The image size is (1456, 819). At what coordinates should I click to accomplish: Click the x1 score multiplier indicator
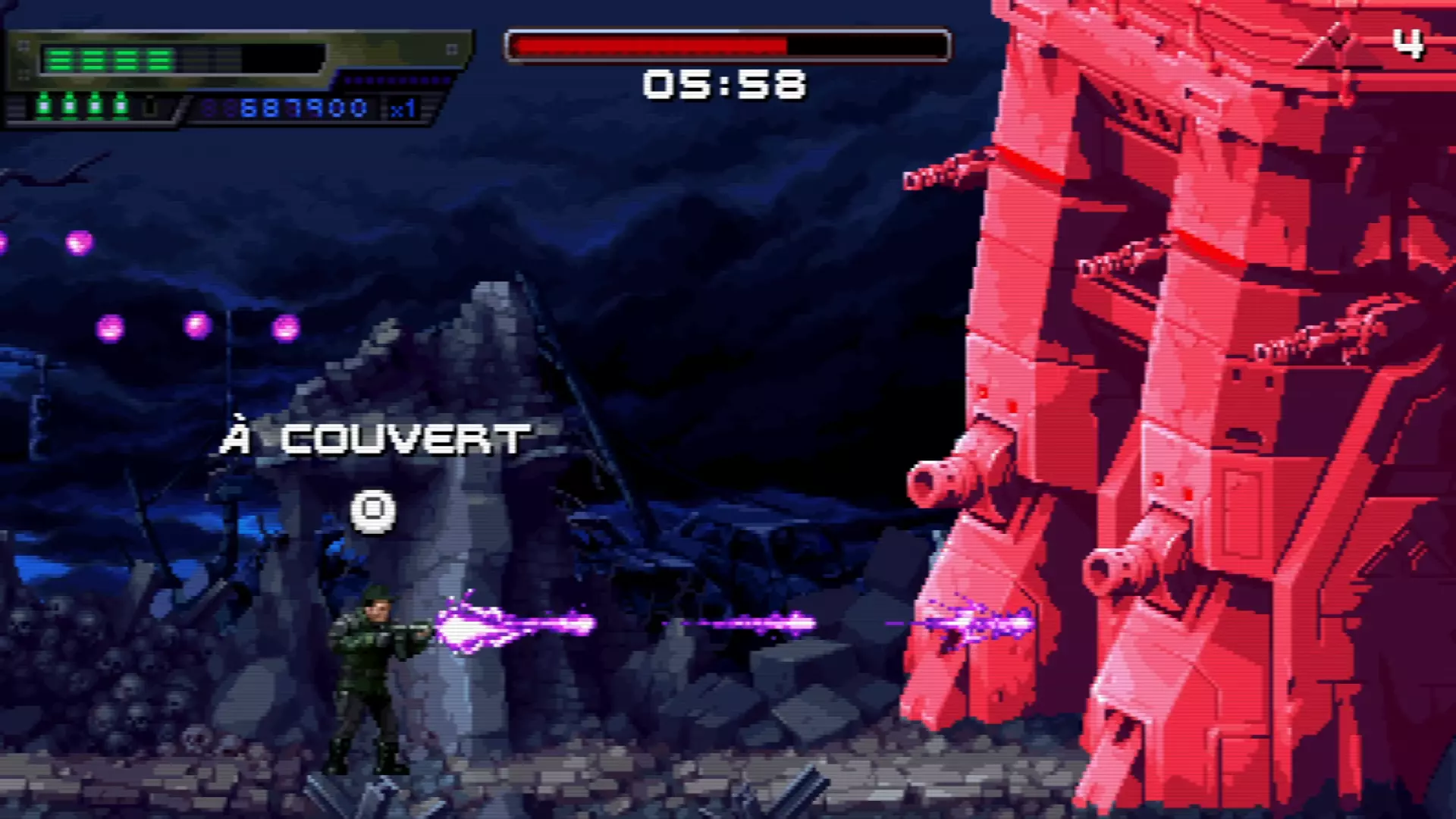[402, 108]
